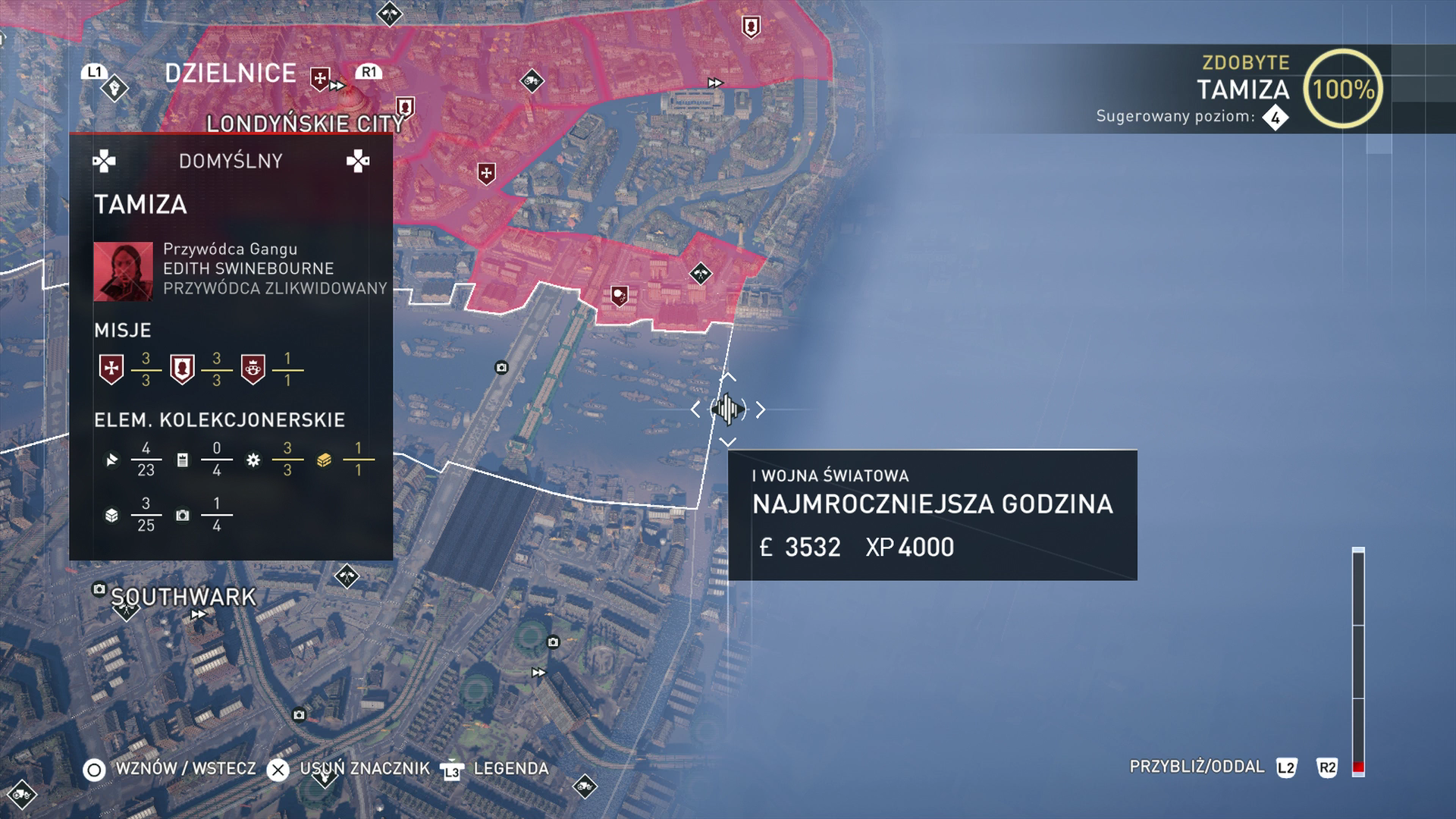Select the raised-fist diamond marker
The image size is (1456, 819).
115,88
